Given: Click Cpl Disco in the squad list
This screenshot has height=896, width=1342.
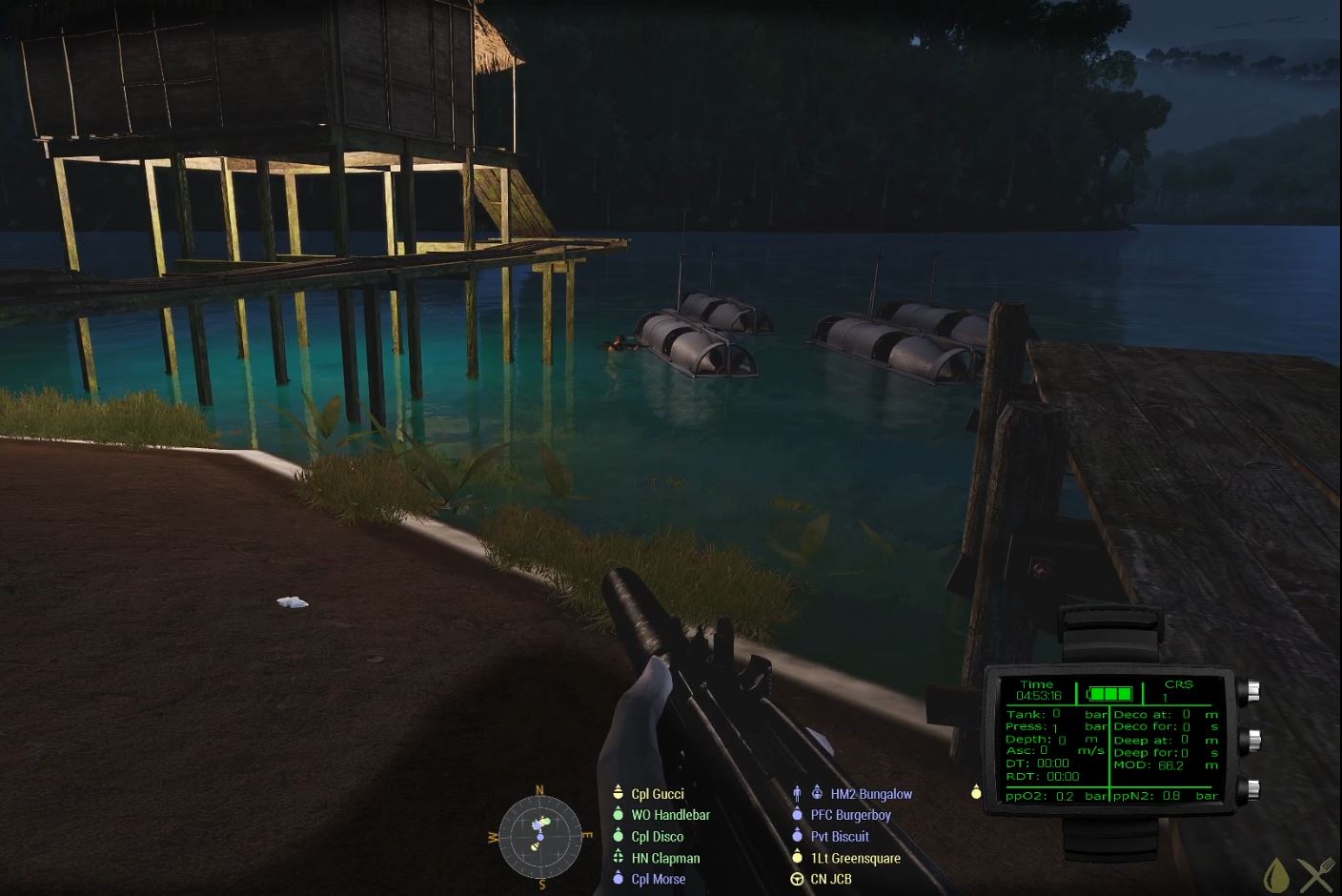Looking at the screenshot, I should [657, 837].
